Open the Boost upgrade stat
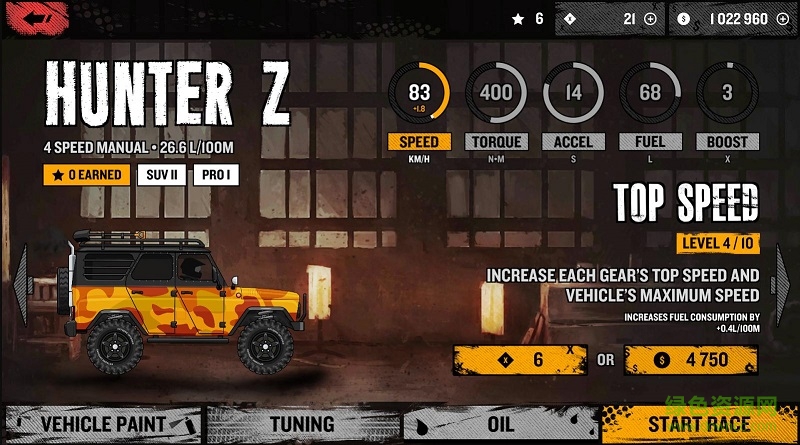This screenshot has height=445, width=800. click(x=727, y=96)
